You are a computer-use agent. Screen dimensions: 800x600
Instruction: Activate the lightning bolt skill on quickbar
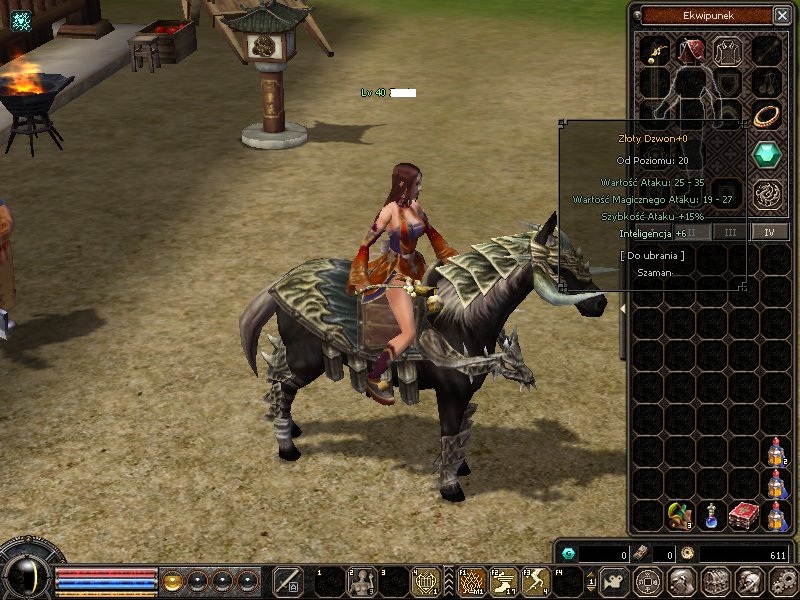coord(535,580)
